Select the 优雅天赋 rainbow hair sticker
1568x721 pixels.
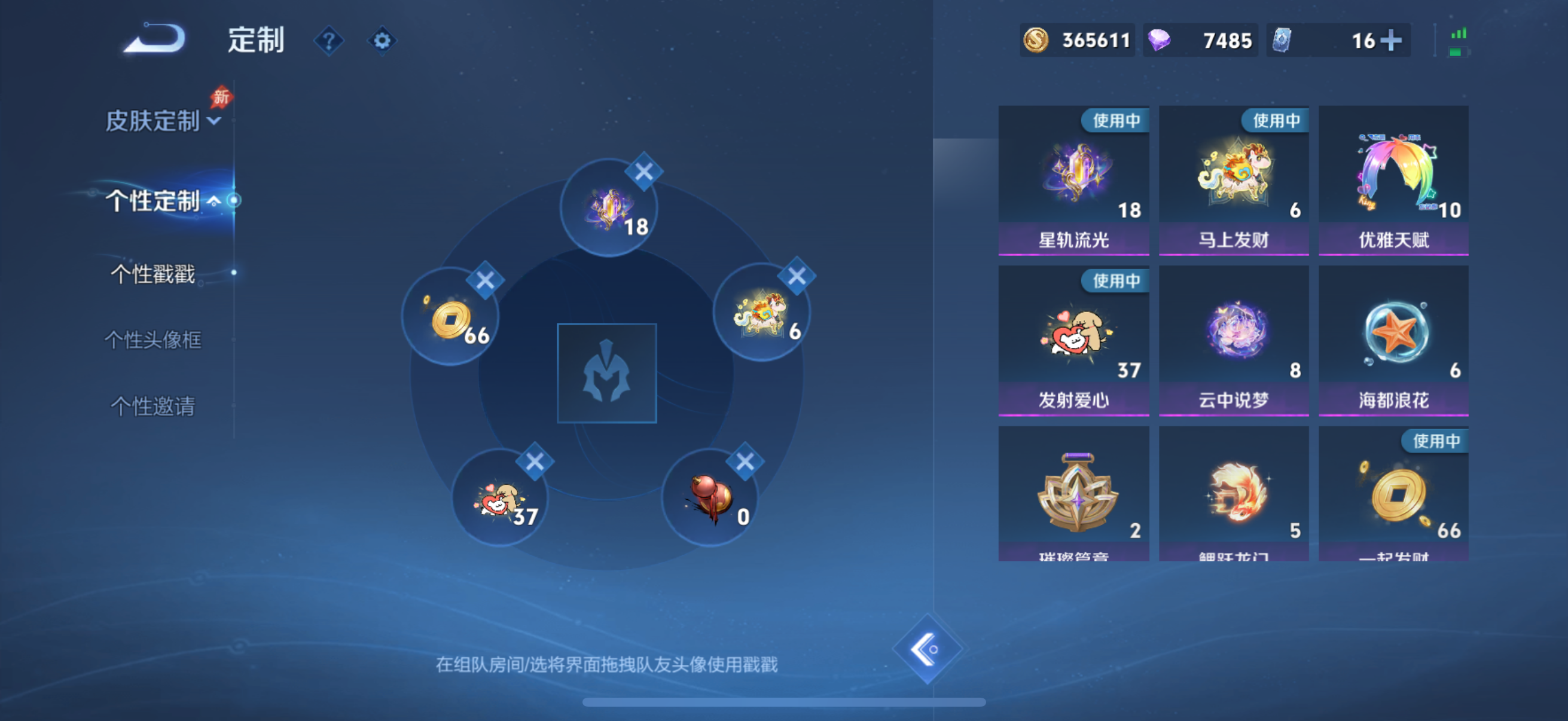point(1394,176)
